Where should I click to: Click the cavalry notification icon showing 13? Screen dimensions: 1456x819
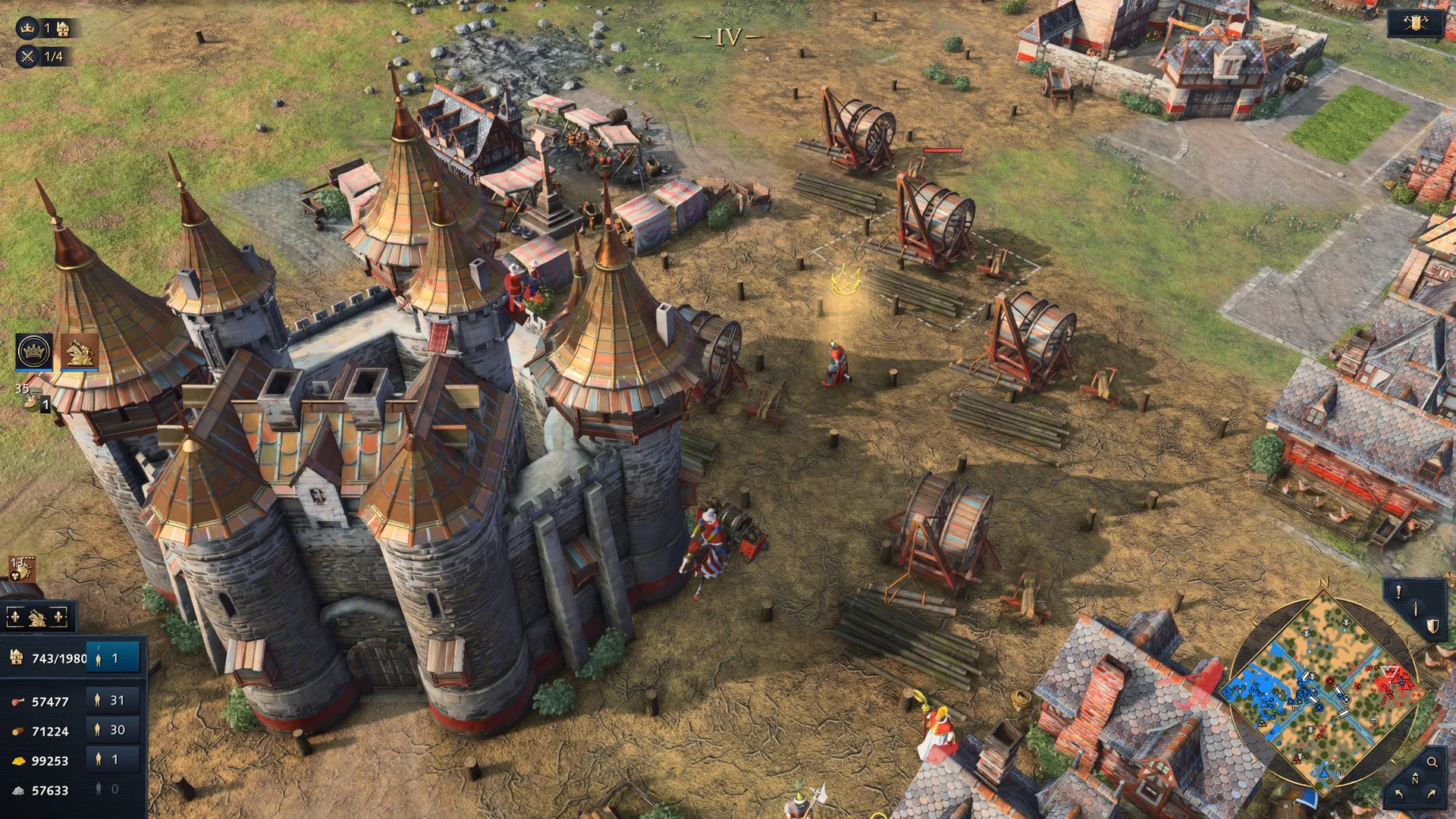coord(21,570)
